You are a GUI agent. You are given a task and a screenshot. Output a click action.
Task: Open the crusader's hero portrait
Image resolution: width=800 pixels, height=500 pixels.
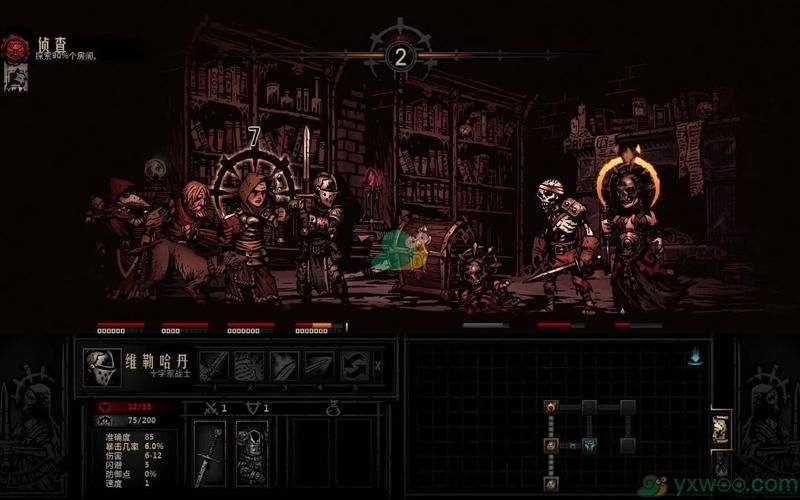[x=102, y=366]
